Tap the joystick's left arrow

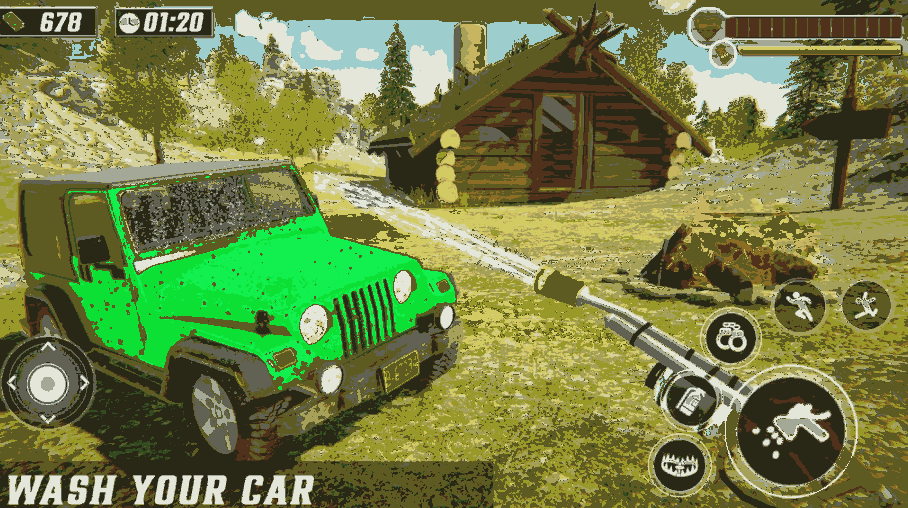coord(11,382)
